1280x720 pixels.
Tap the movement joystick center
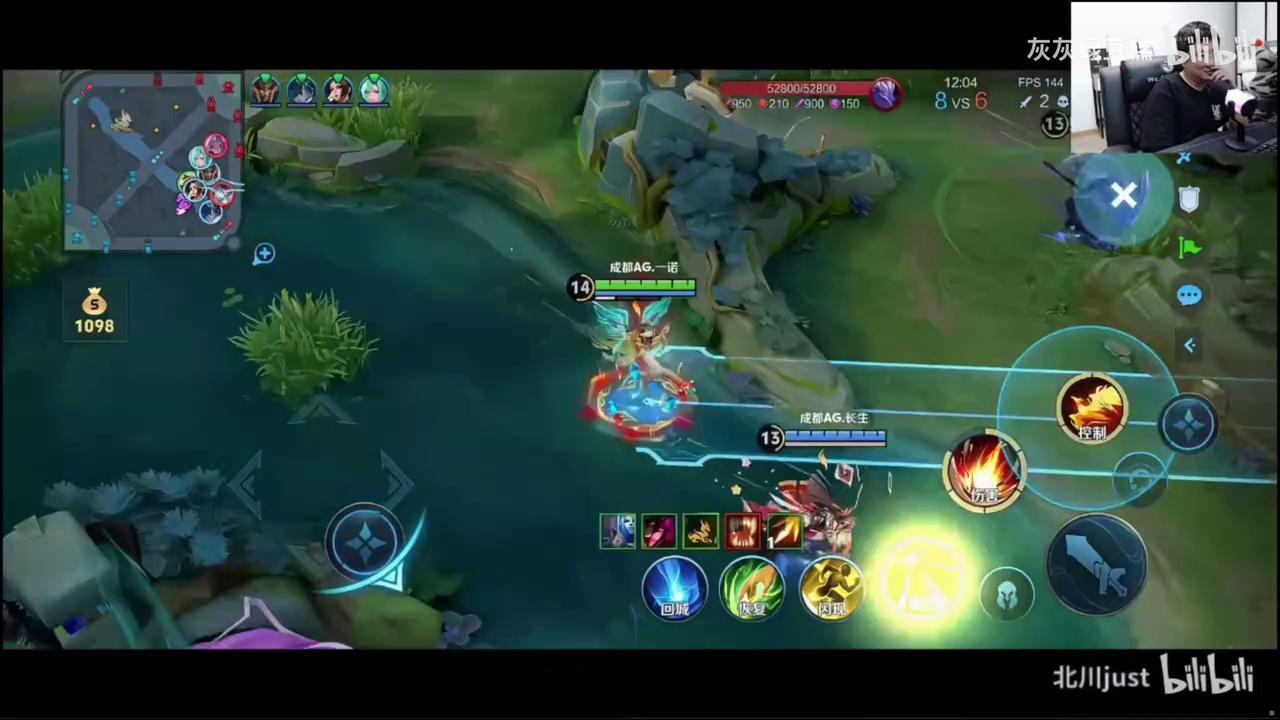(364, 543)
